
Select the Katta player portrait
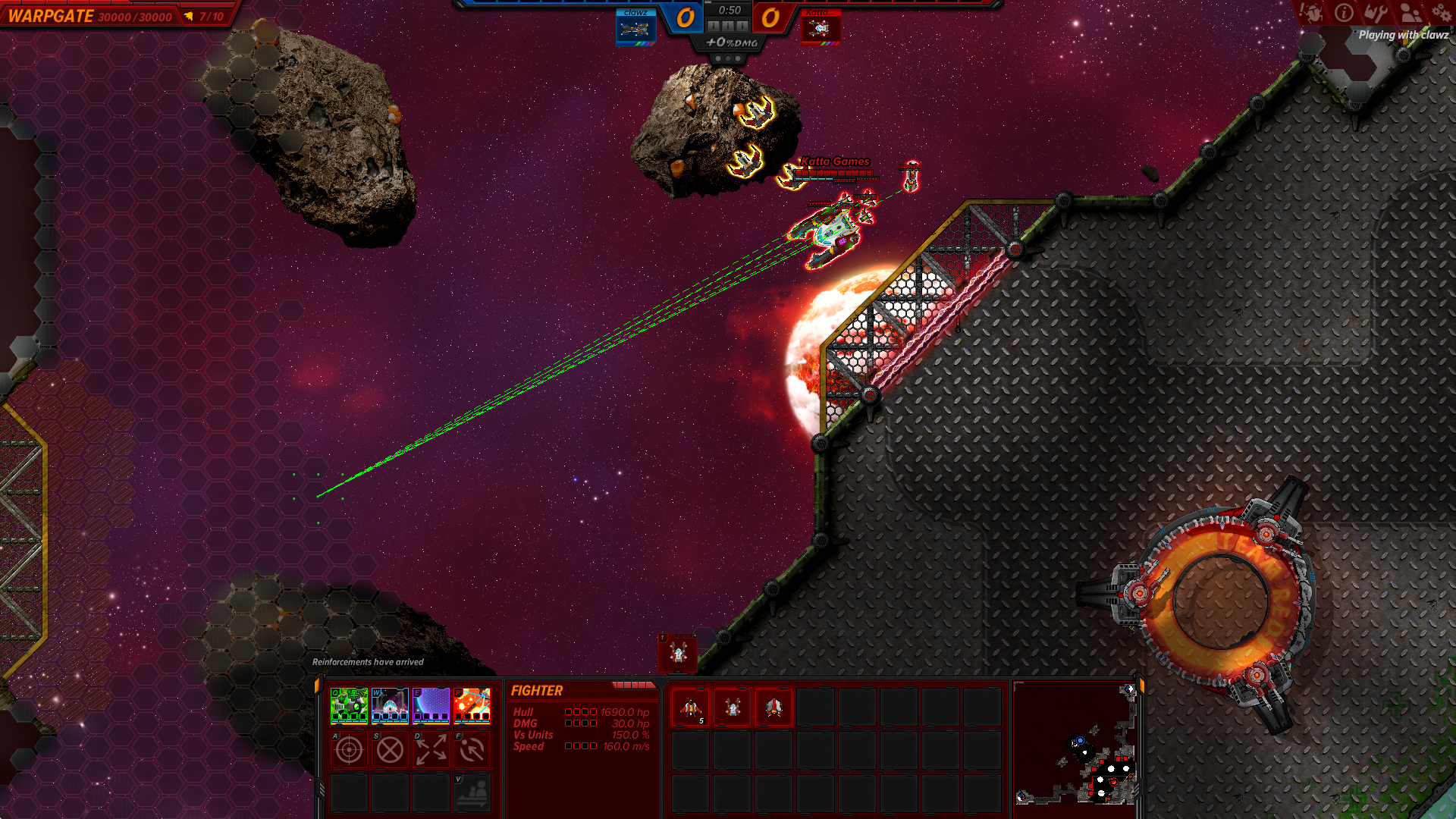tap(821, 29)
